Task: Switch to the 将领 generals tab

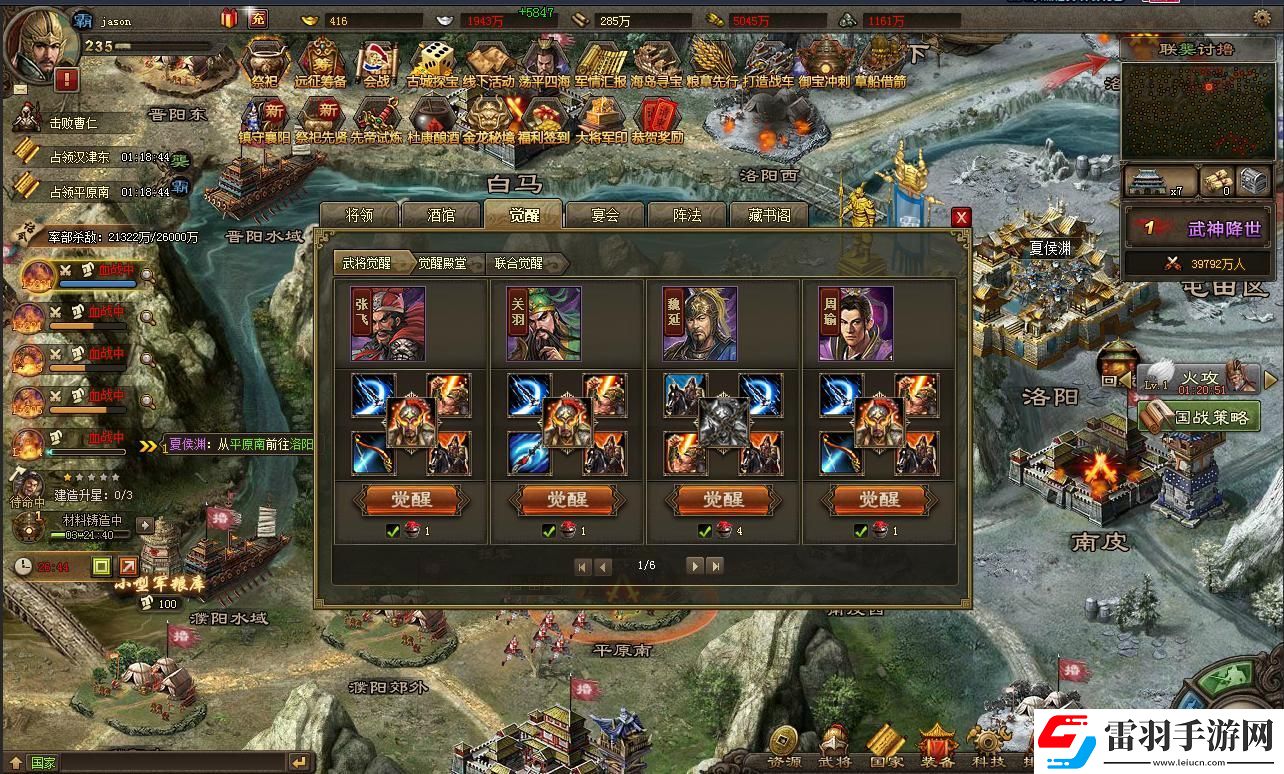Action: point(359,215)
